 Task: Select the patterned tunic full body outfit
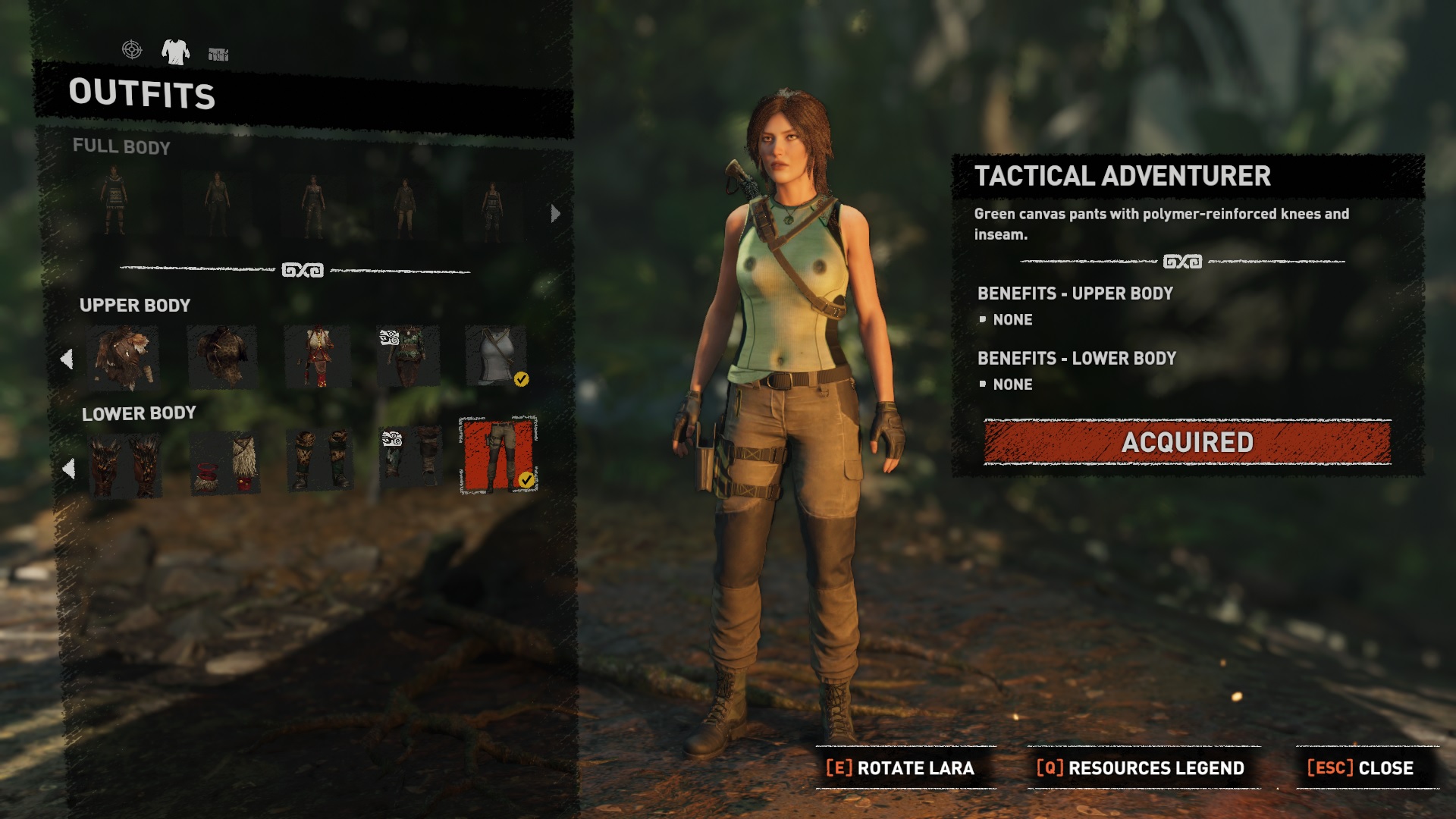pyautogui.click(x=115, y=200)
